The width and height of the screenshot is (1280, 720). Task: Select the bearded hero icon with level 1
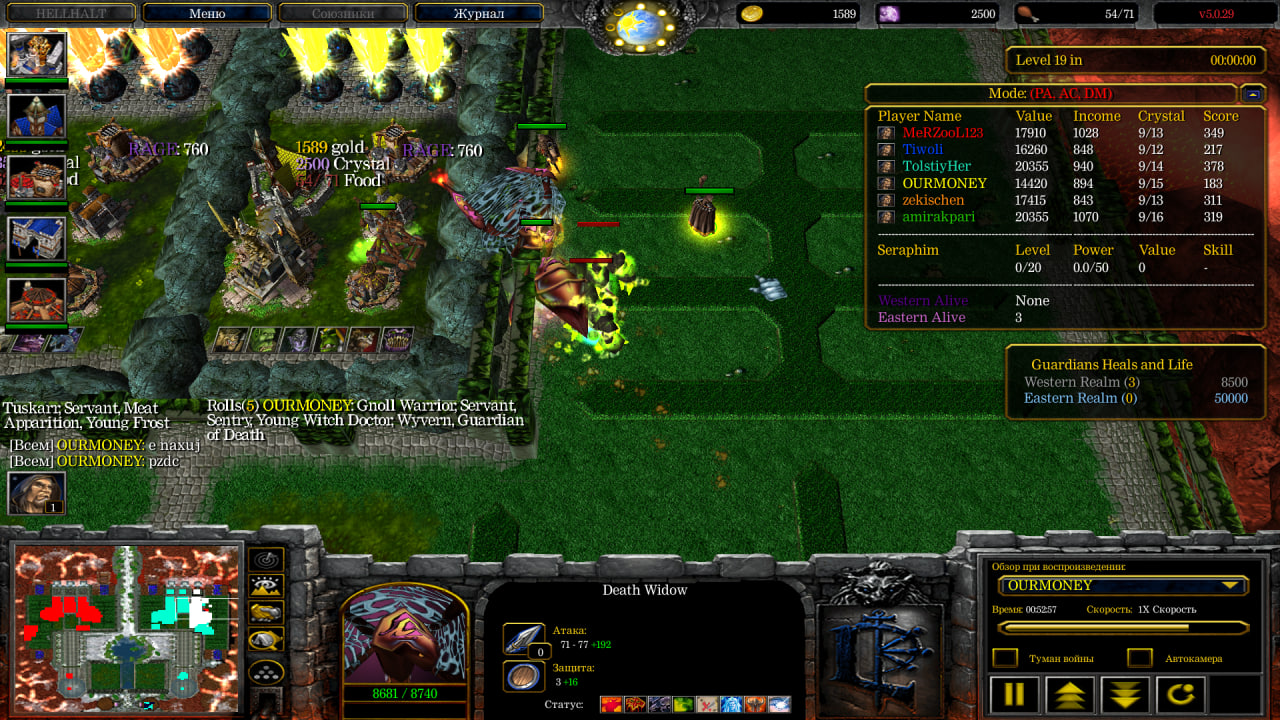[36, 492]
